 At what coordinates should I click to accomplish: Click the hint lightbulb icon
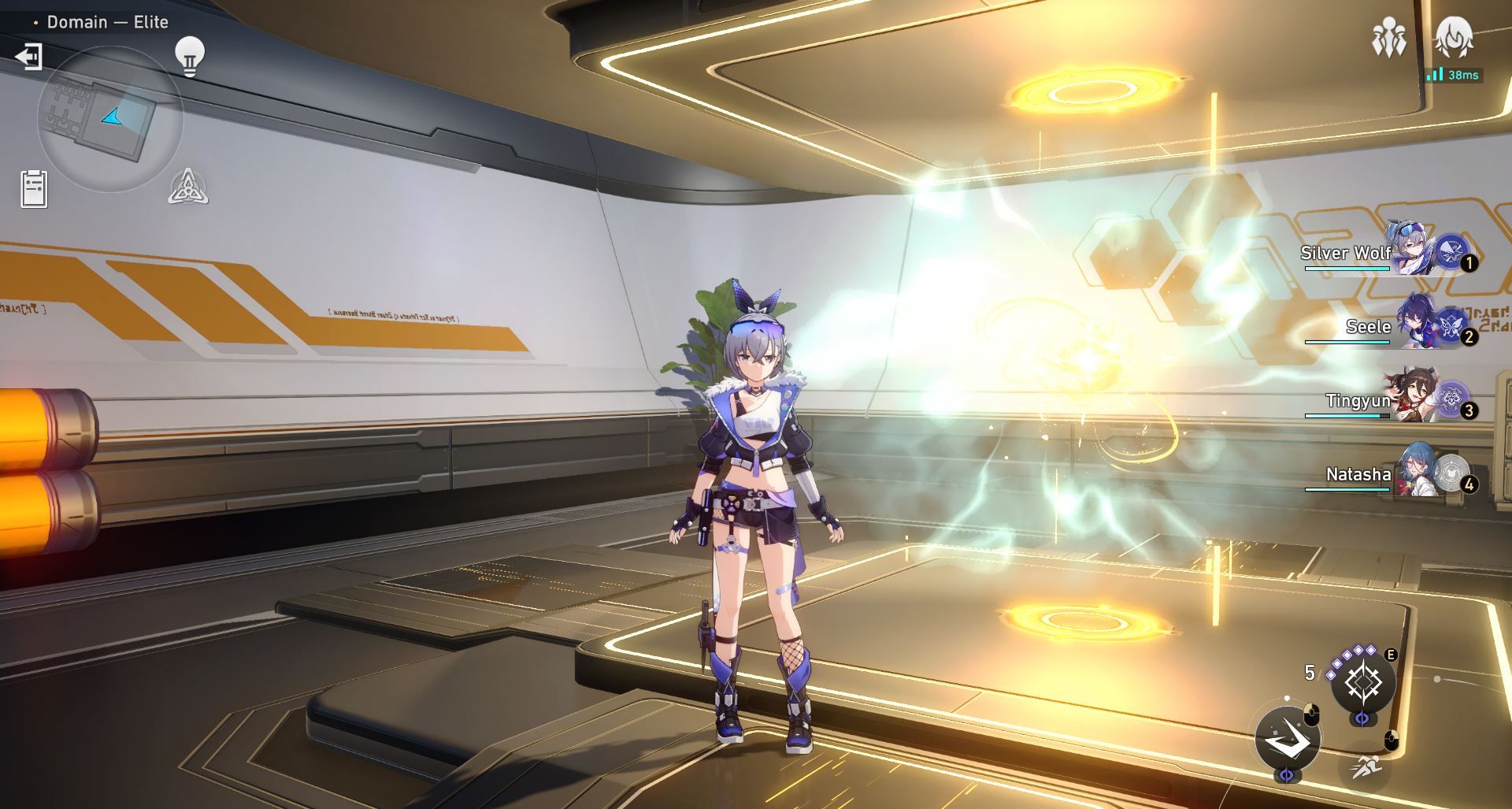tap(189, 54)
